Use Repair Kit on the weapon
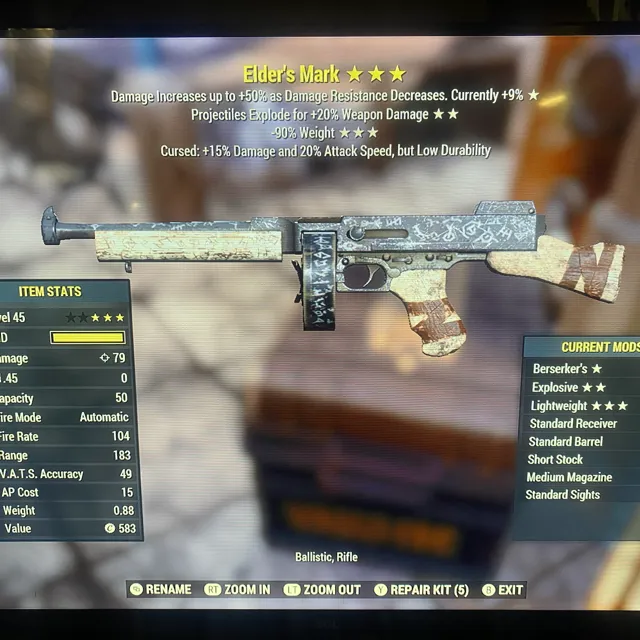The height and width of the screenshot is (640, 640). [421, 589]
